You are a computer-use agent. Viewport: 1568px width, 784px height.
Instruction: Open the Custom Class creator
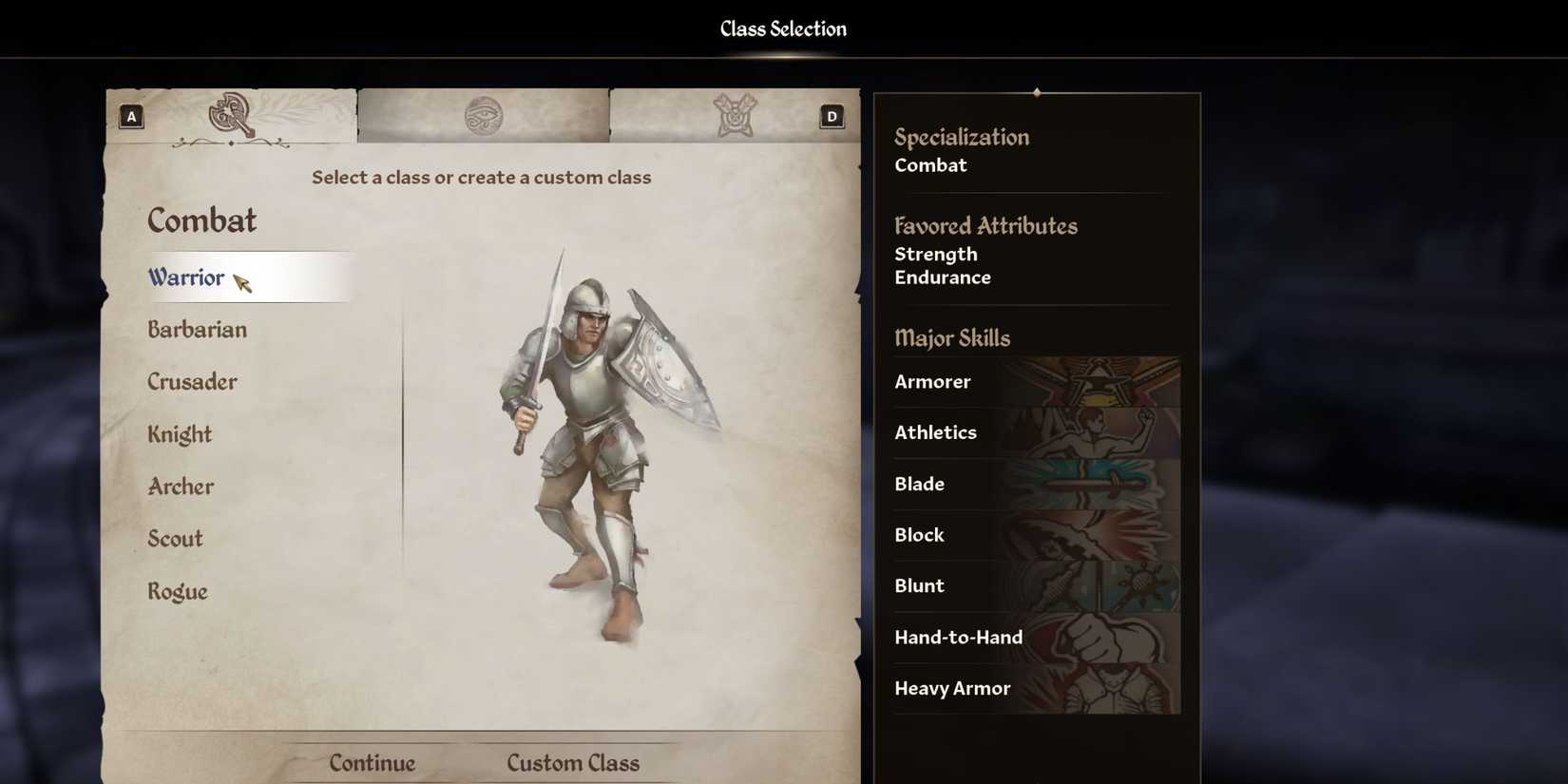click(x=573, y=762)
